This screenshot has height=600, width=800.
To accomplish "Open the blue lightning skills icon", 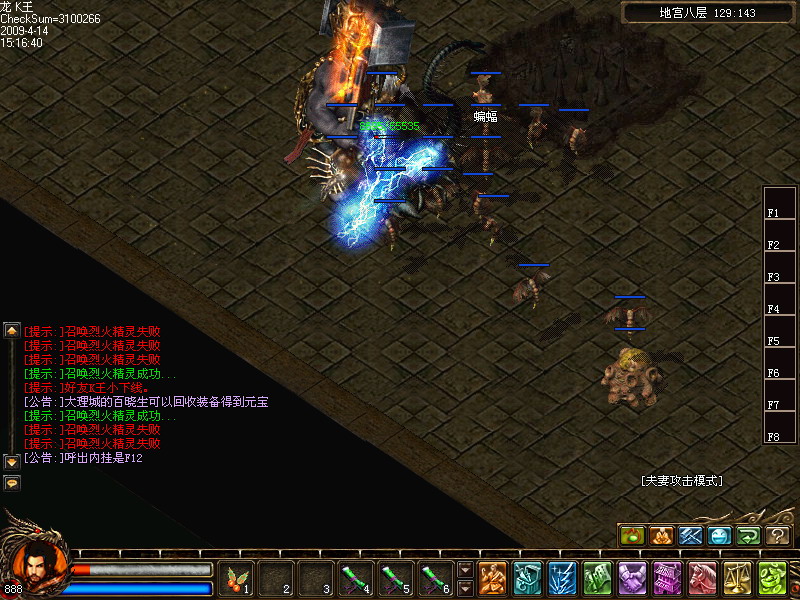I will tap(562, 578).
